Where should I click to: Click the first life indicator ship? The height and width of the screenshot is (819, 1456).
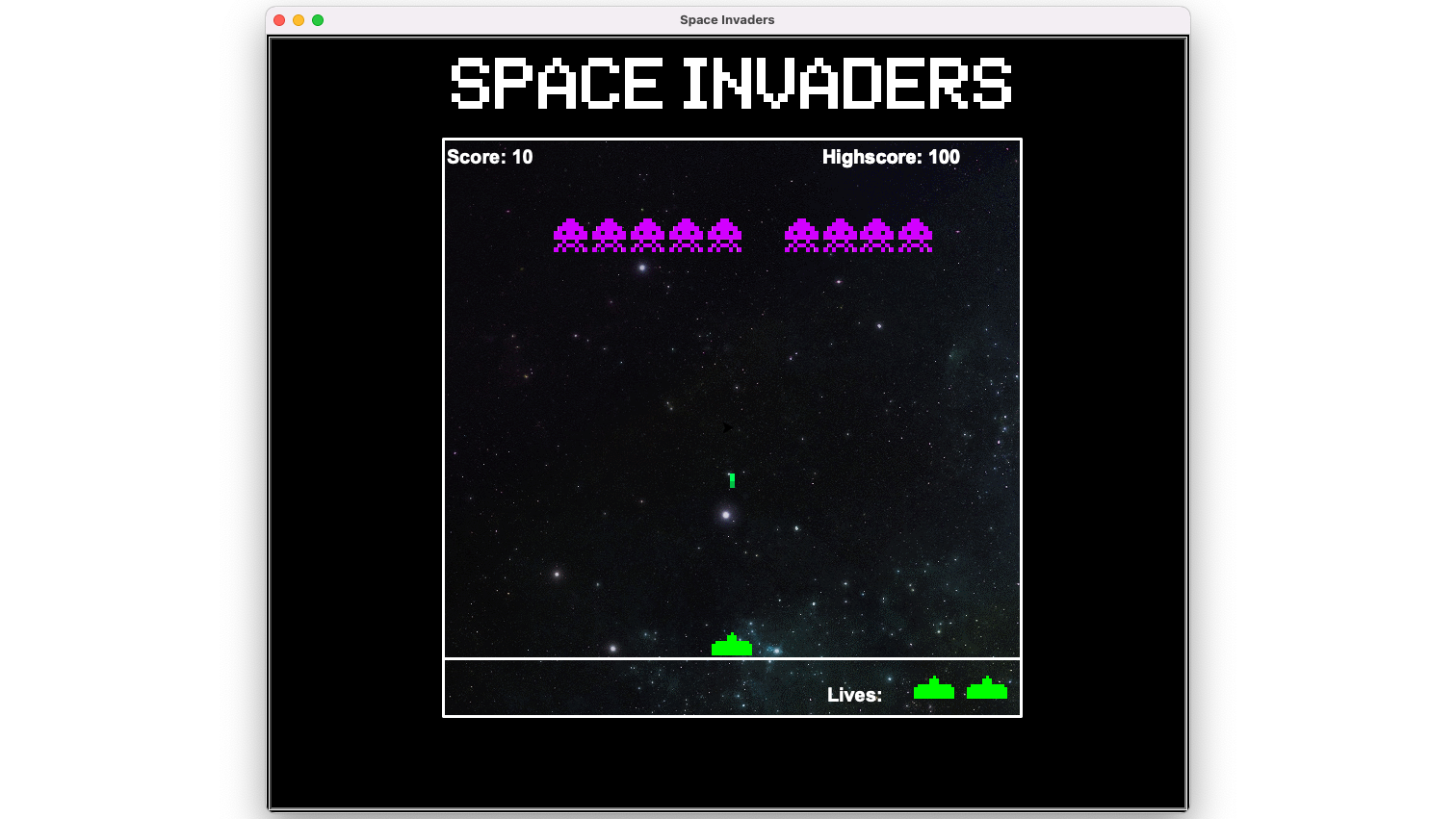[x=933, y=688]
